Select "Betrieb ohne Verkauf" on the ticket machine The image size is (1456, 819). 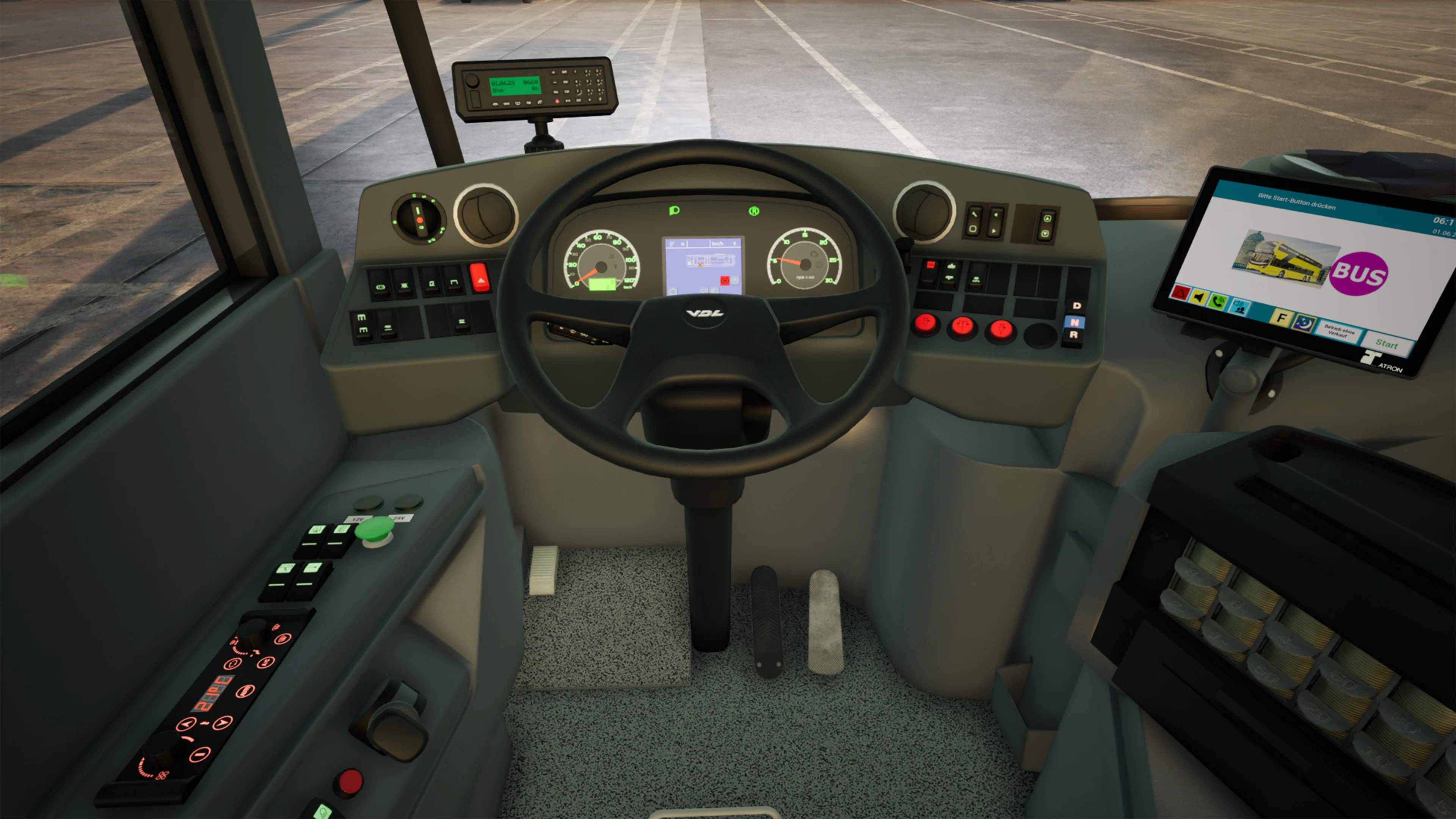coord(1340,332)
